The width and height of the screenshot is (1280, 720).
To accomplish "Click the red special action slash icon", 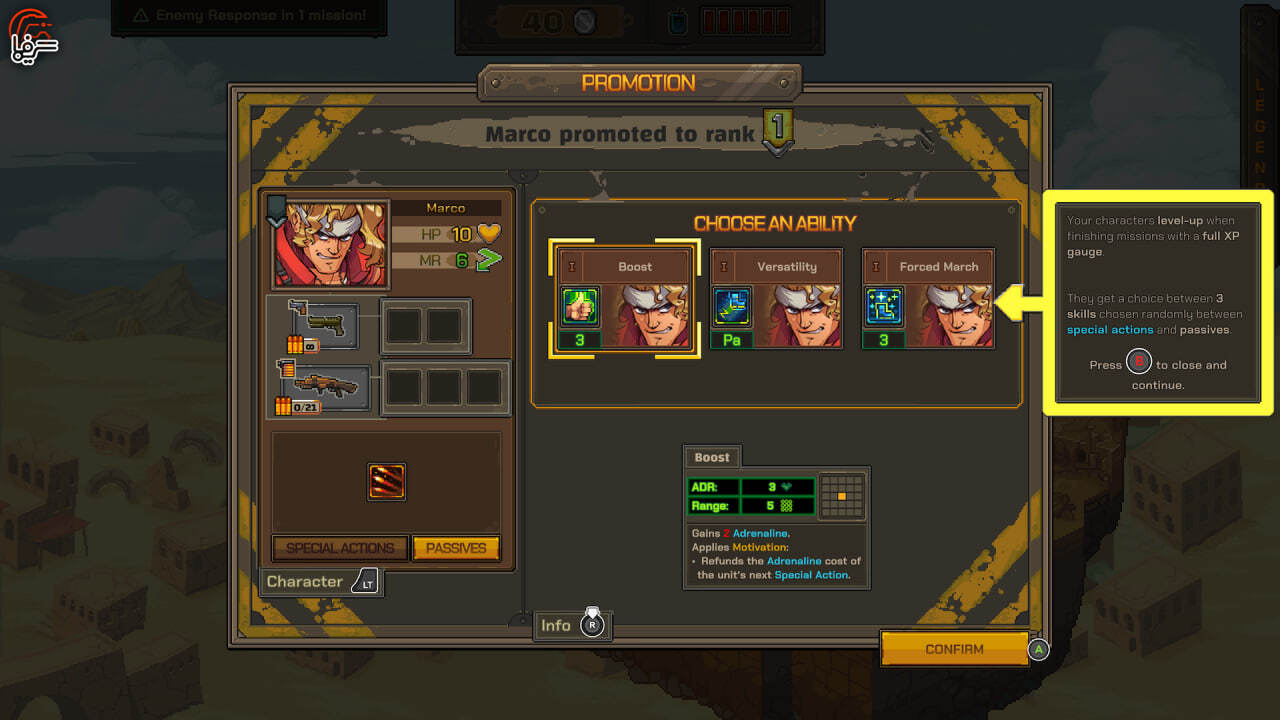I will coord(388,481).
